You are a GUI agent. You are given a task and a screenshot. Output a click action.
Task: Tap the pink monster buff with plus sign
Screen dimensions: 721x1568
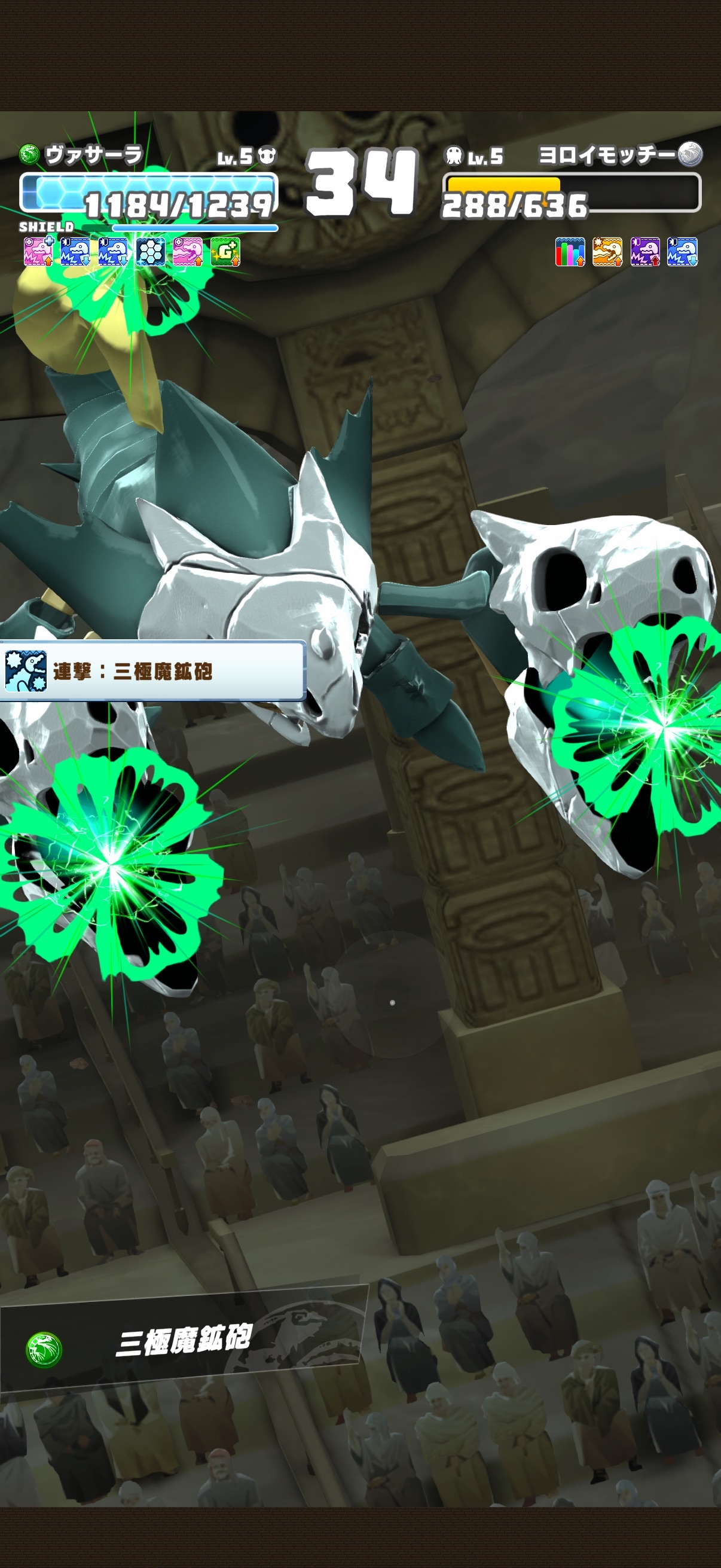click(x=38, y=252)
